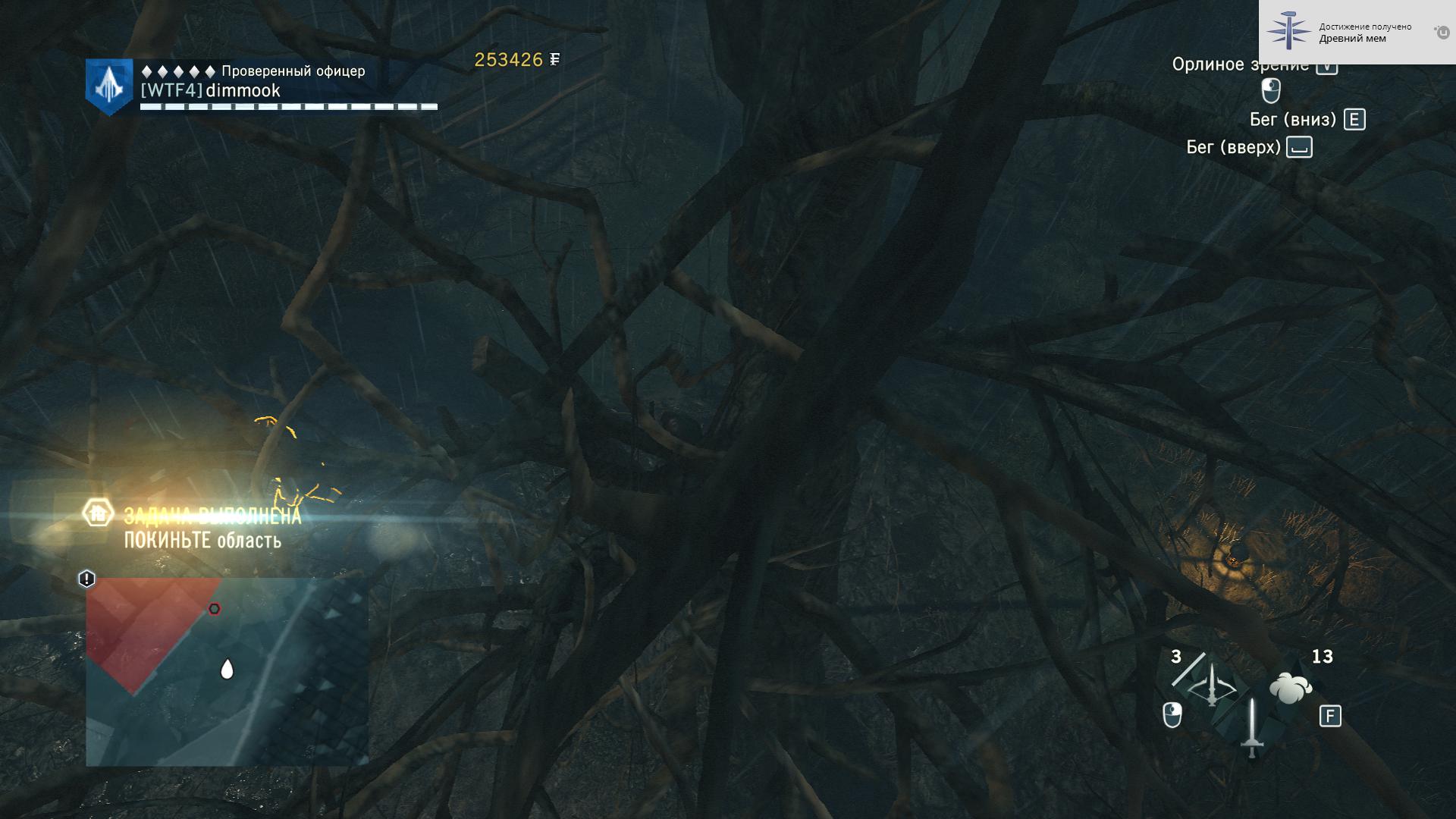This screenshot has height=819, width=1456.
Task: Click the exclamation alert marker above minimap
Action: 86,579
